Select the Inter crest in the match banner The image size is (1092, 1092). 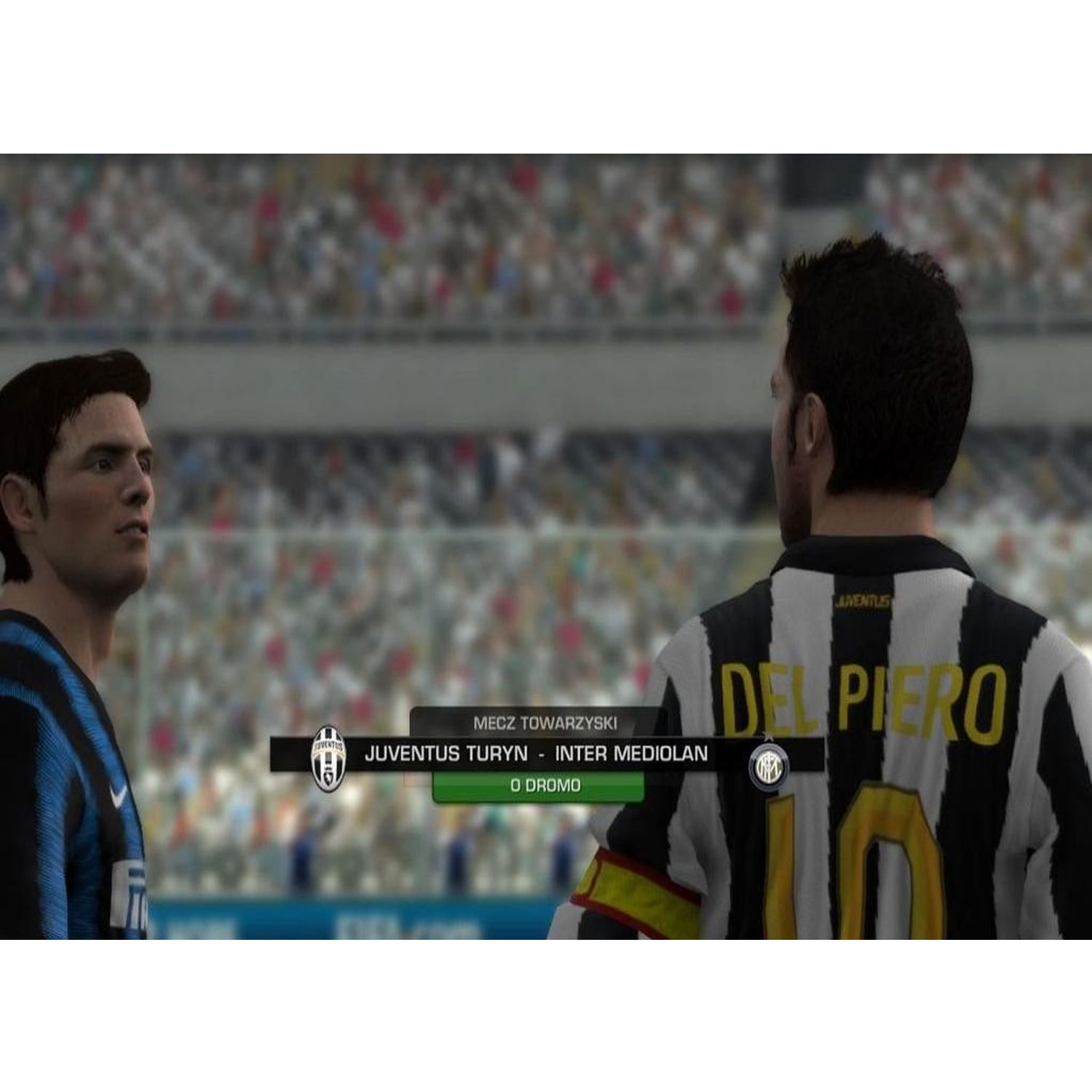769,765
